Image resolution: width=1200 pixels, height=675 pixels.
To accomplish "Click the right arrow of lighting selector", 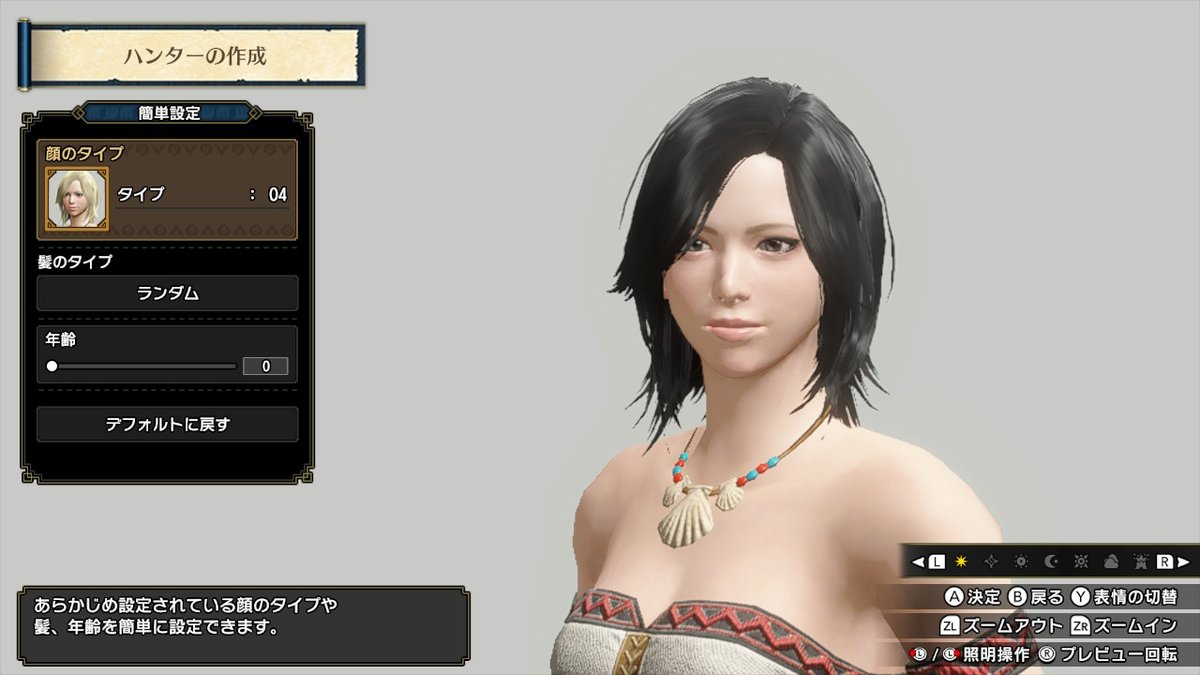I will coord(1184,562).
